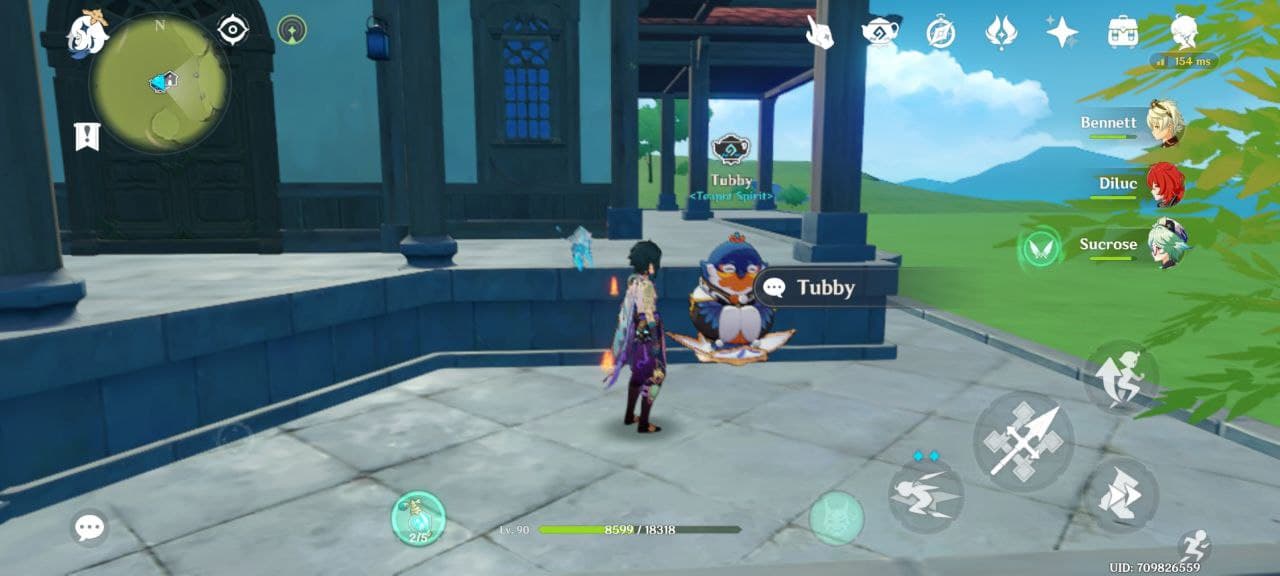
Task: Tap the spear normal attack button
Action: pos(1023,440)
